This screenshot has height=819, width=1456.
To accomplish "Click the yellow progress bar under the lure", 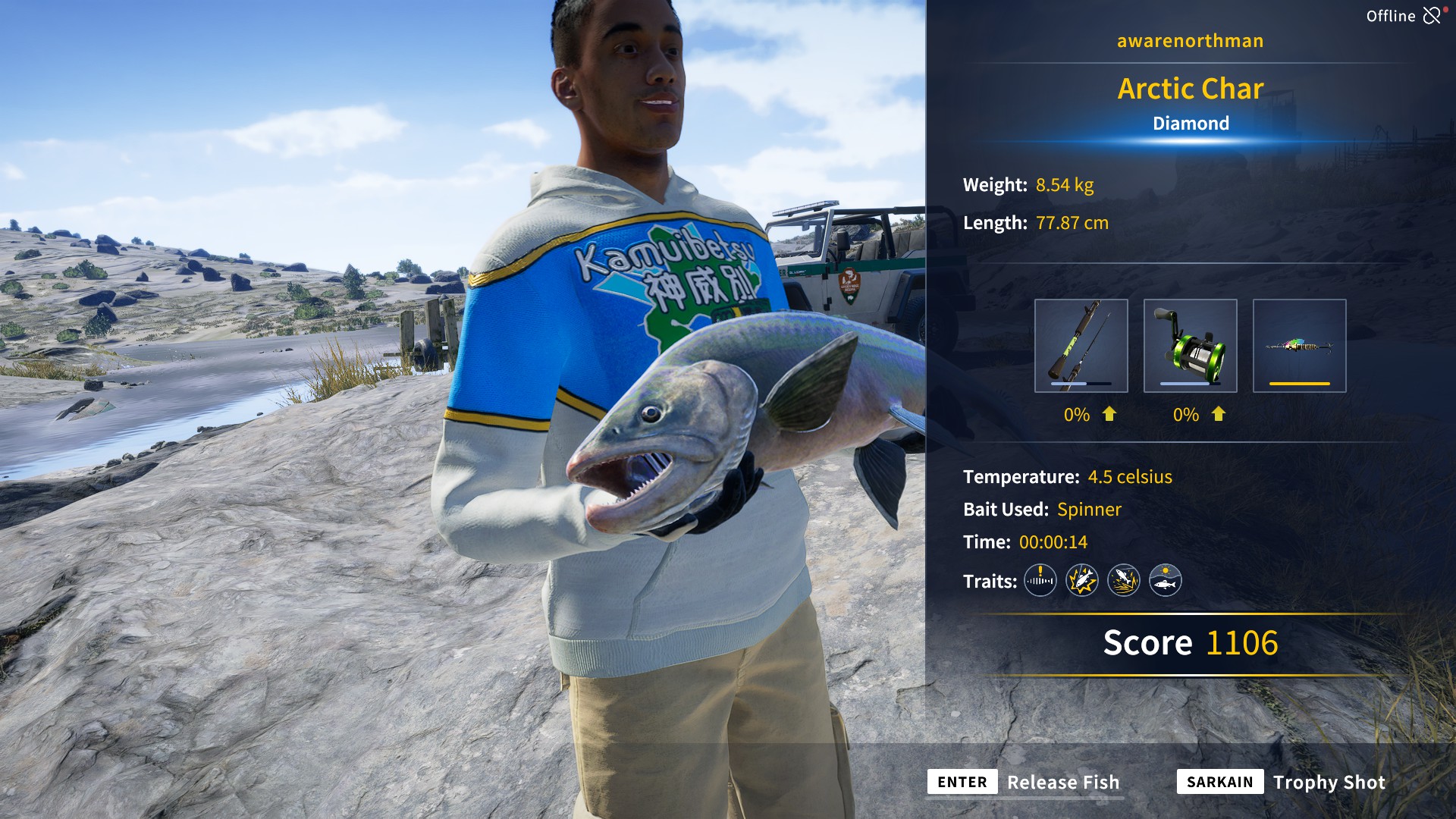I will 1299,385.
